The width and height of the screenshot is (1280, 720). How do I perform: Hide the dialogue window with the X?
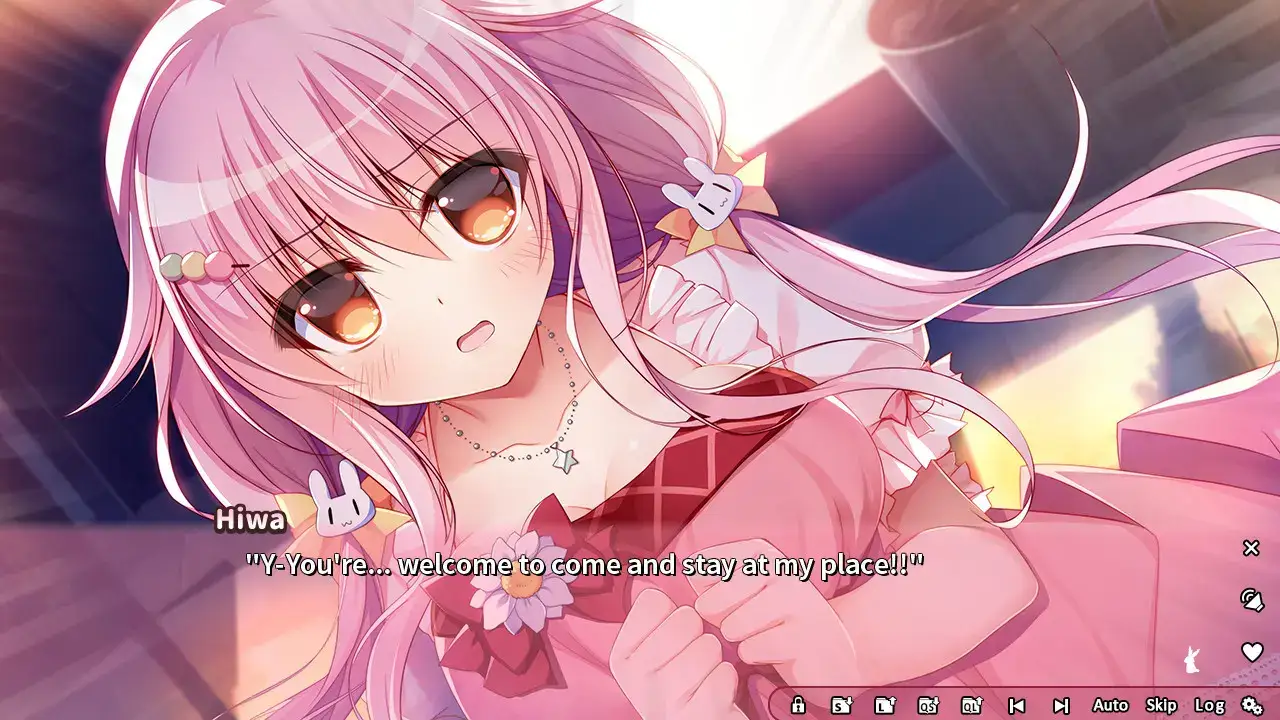(x=1251, y=548)
